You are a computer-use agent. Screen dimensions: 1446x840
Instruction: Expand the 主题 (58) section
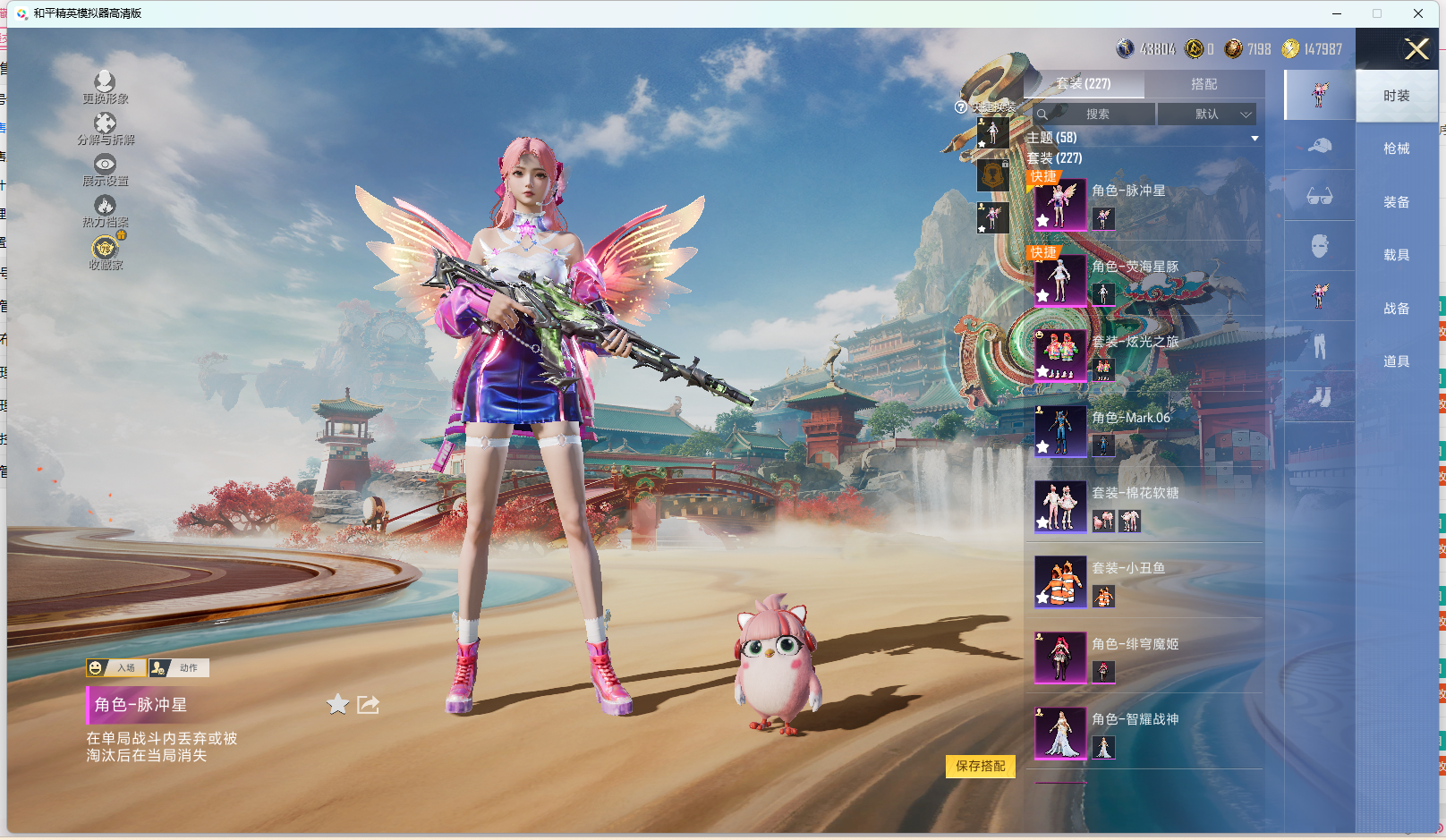pos(1143,138)
